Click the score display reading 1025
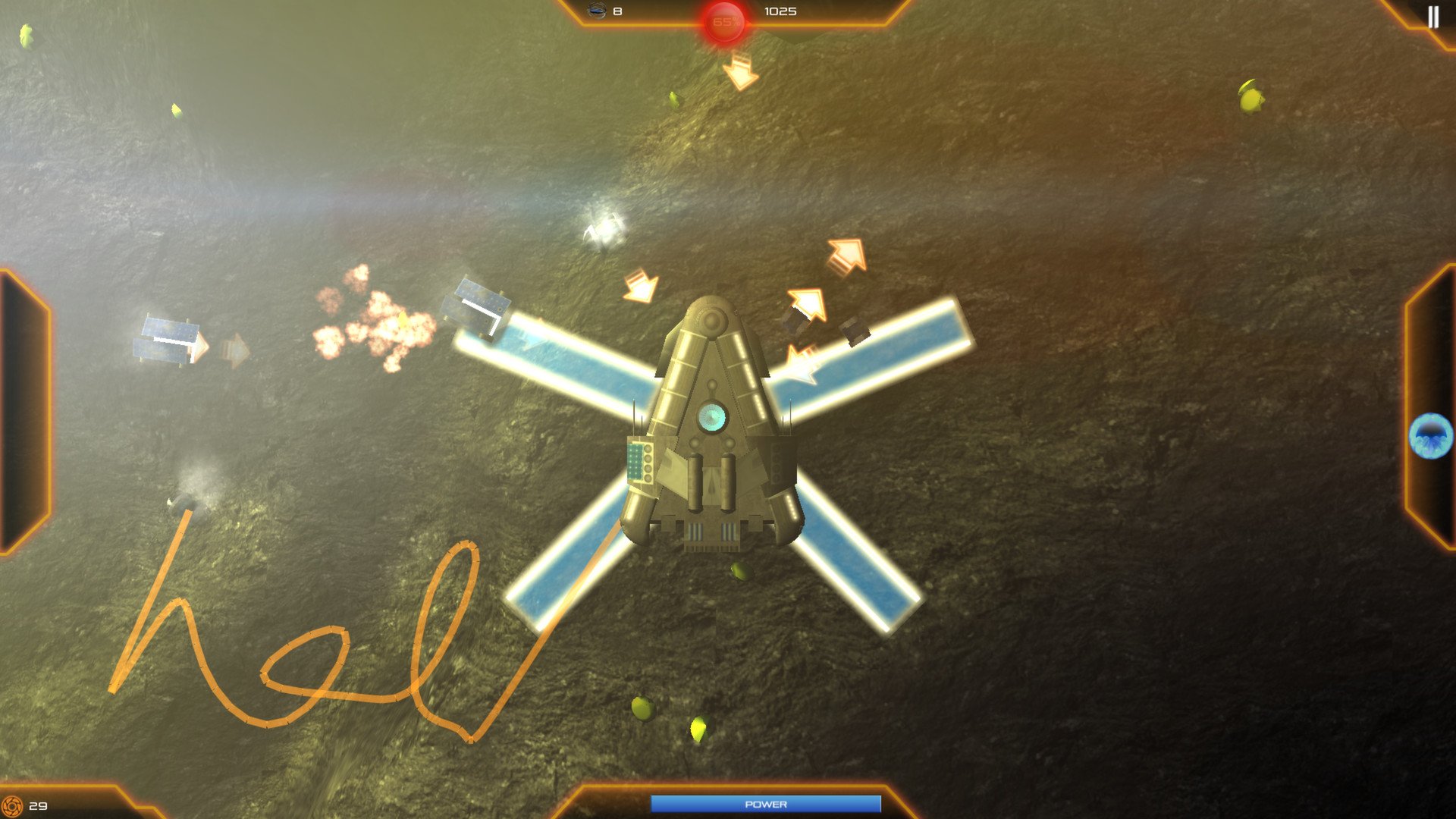Screen dimensions: 1456x819 (x=783, y=11)
